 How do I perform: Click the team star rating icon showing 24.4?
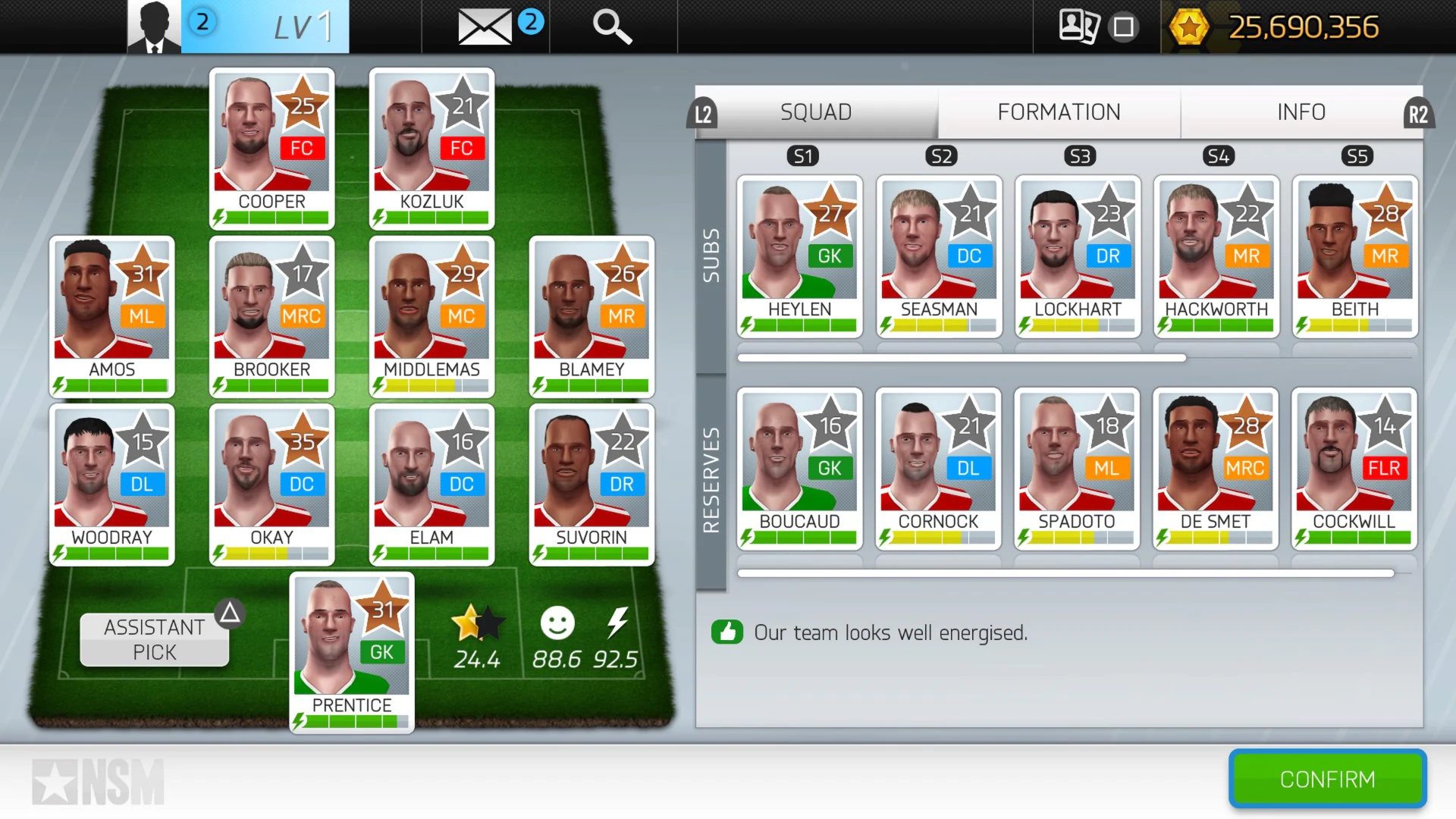[x=478, y=623]
